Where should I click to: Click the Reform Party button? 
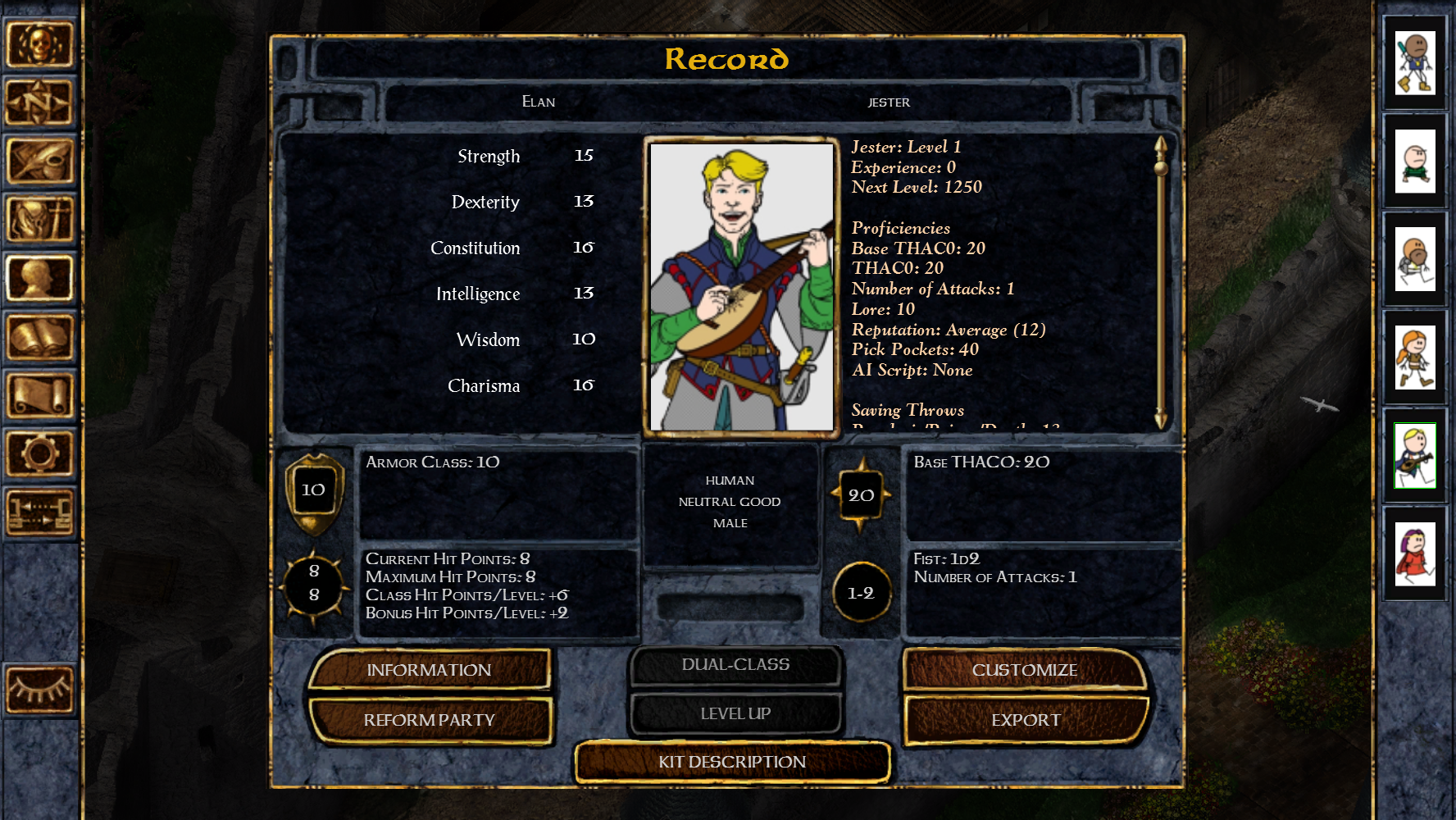tap(429, 720)
